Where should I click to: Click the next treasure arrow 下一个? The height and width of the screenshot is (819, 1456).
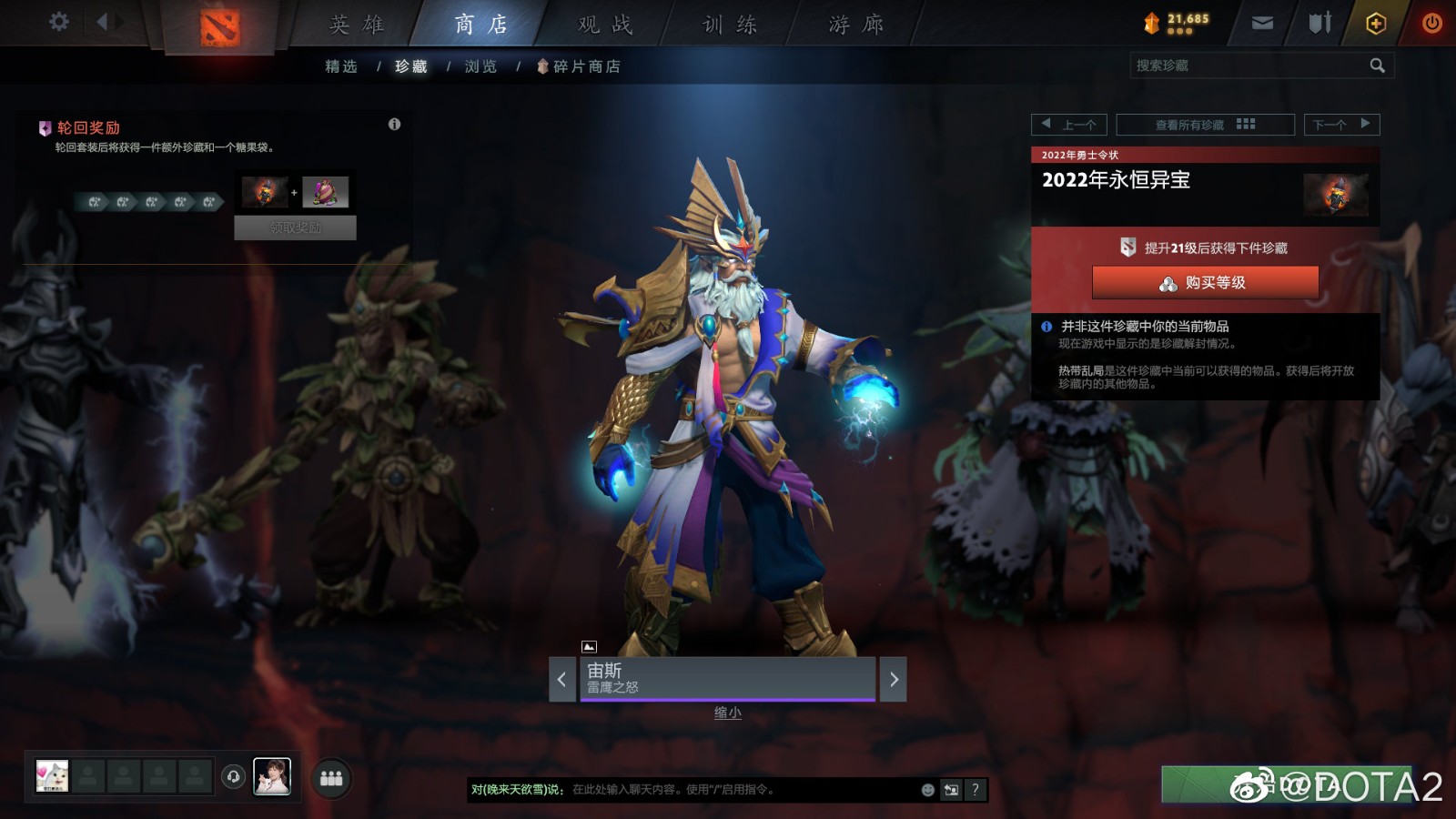pos(1341,125)
